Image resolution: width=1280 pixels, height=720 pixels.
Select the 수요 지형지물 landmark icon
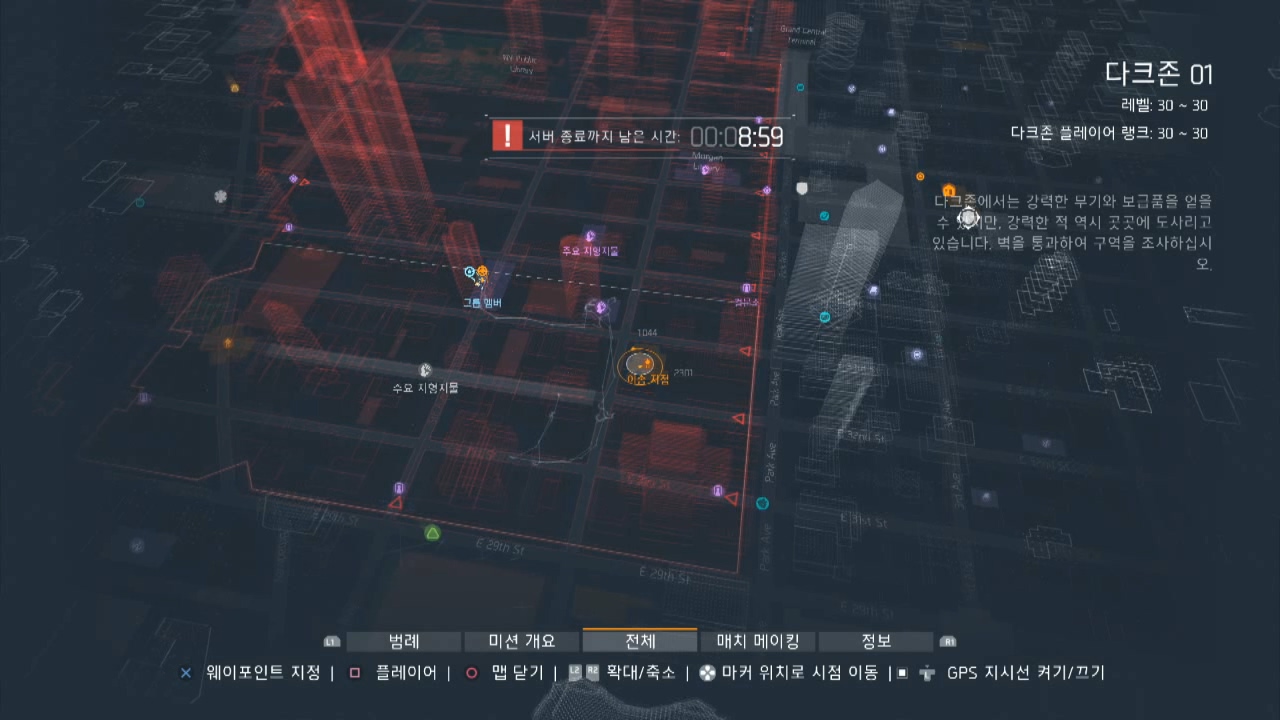coord(425,370)
